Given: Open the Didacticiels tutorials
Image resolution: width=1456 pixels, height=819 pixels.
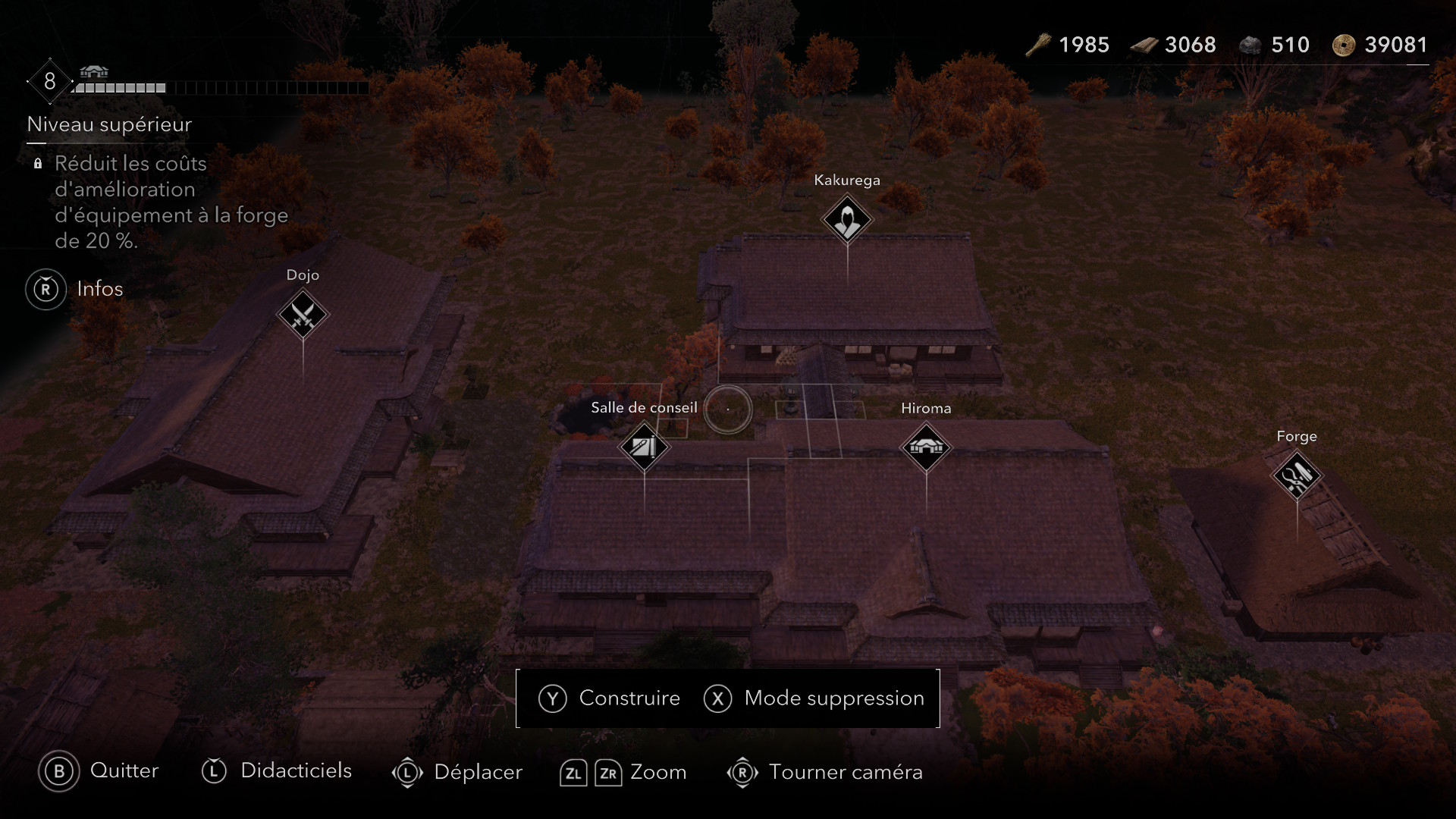Looking at the screenshot, I should (277, 771).
